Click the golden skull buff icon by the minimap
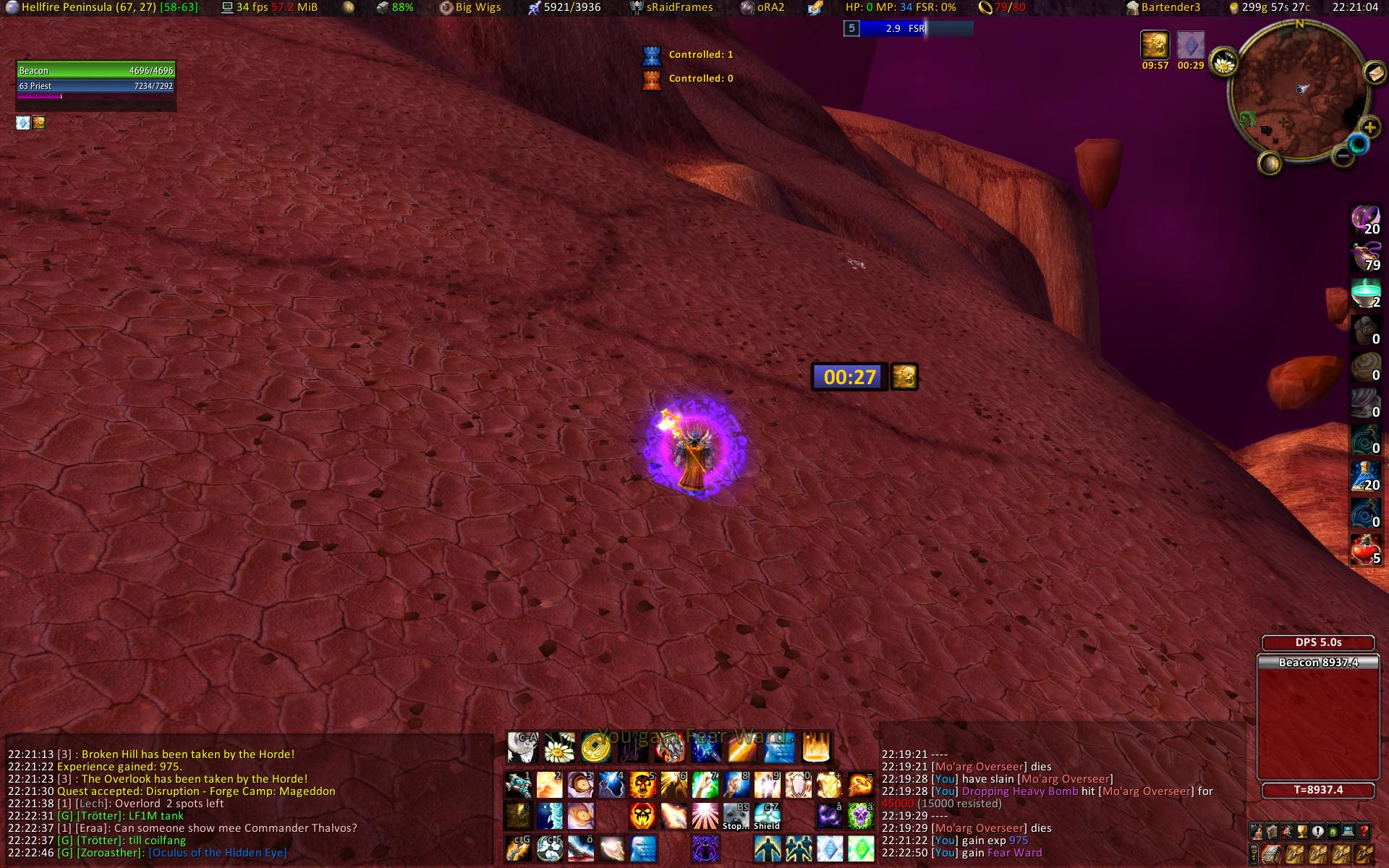The image size is (1389, 868). click(1155, 45)
